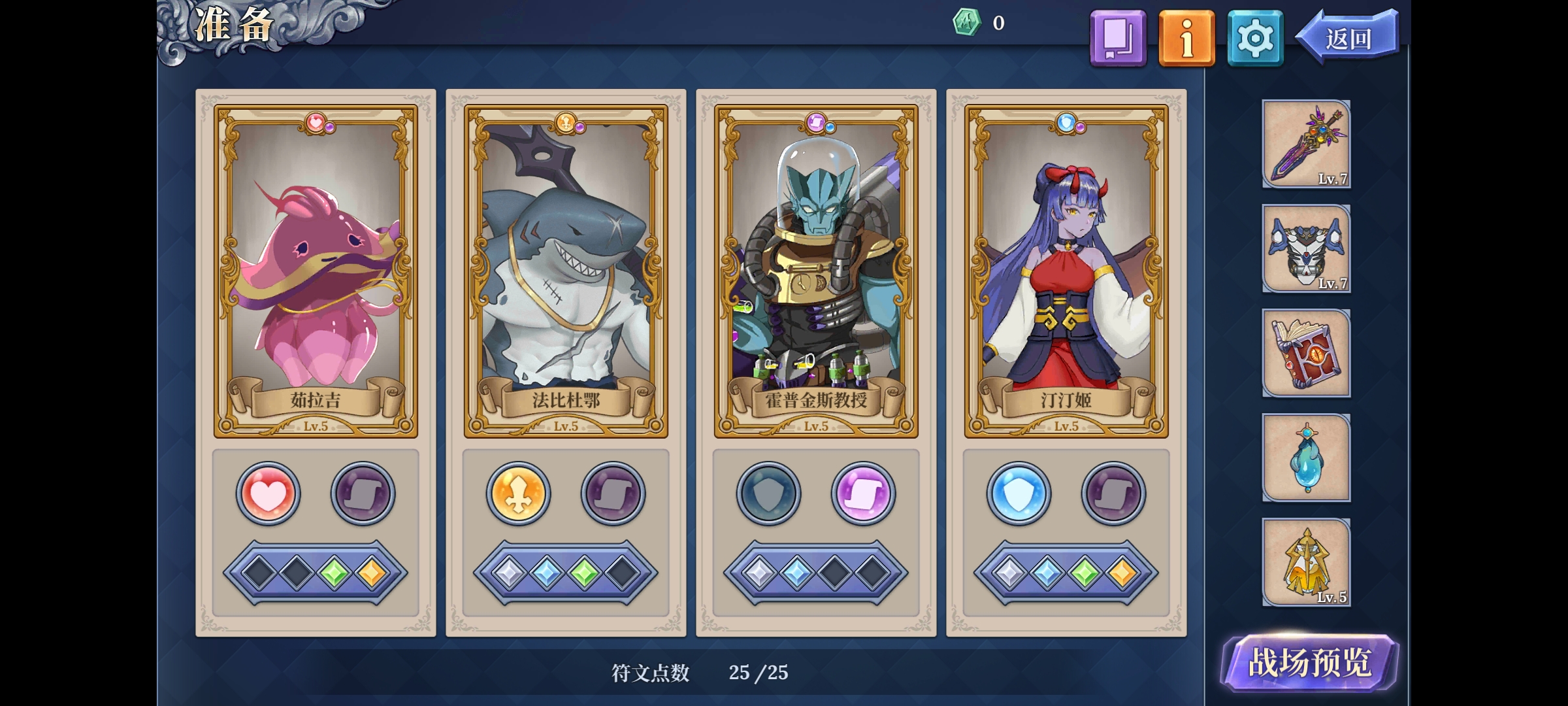Viewport: 1568px width, 706px height.
Task: Open the blue armor equipment slot
Action: [x=1306, y=248]
